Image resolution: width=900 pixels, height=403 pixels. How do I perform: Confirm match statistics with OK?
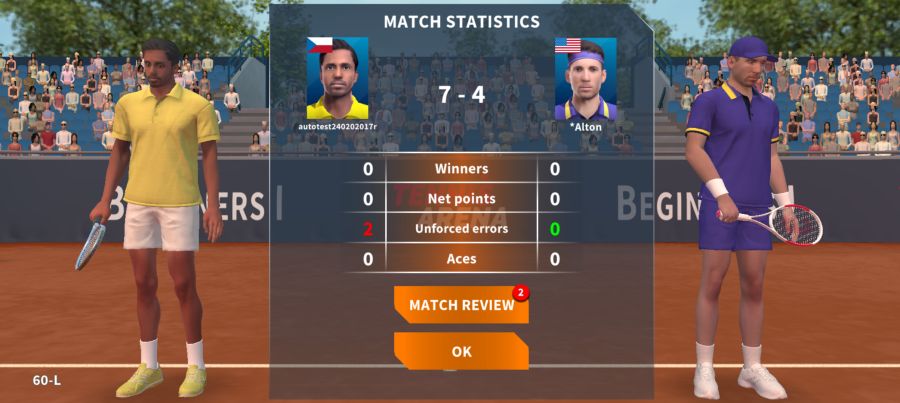pyautogui.click(x=461, y=352)
